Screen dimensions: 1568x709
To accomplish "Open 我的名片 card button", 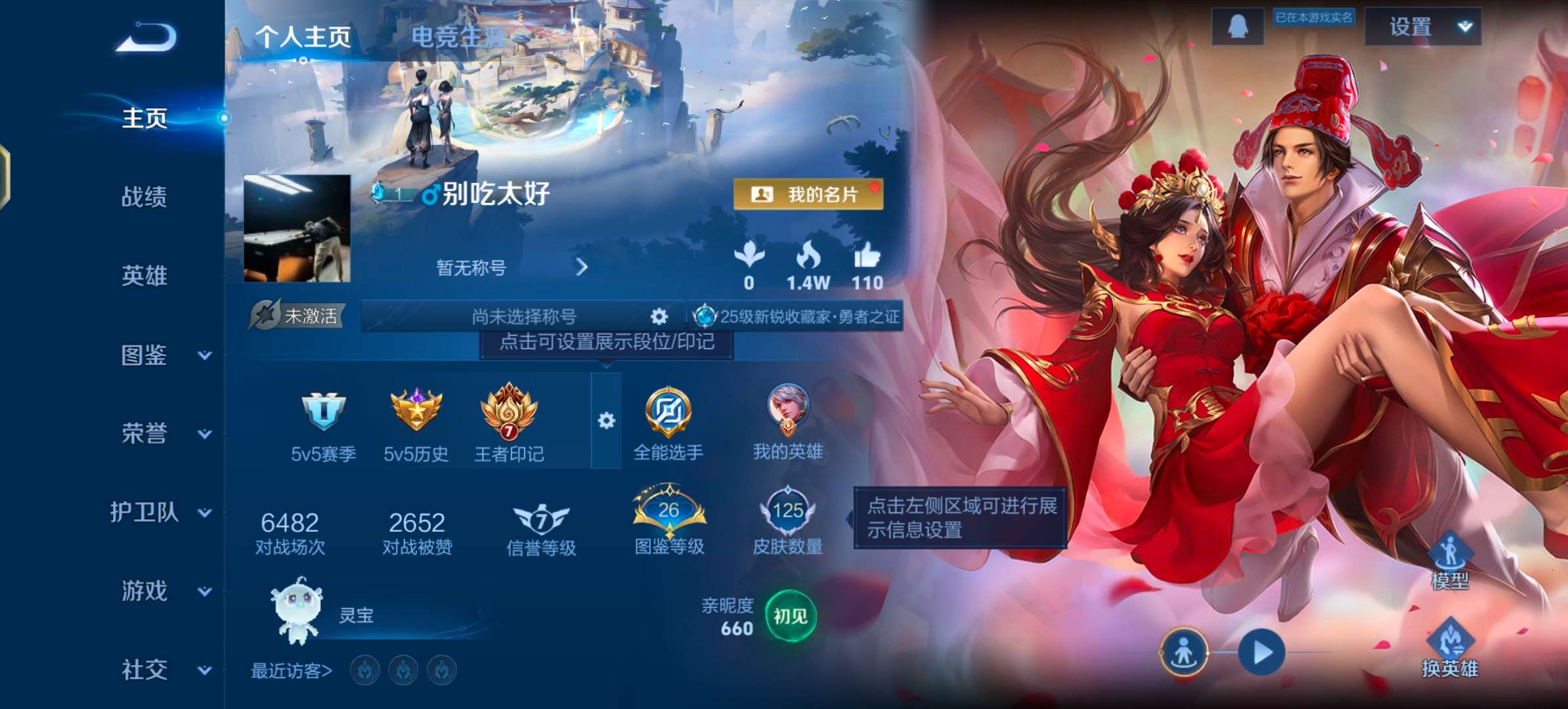I will [808, 192].
